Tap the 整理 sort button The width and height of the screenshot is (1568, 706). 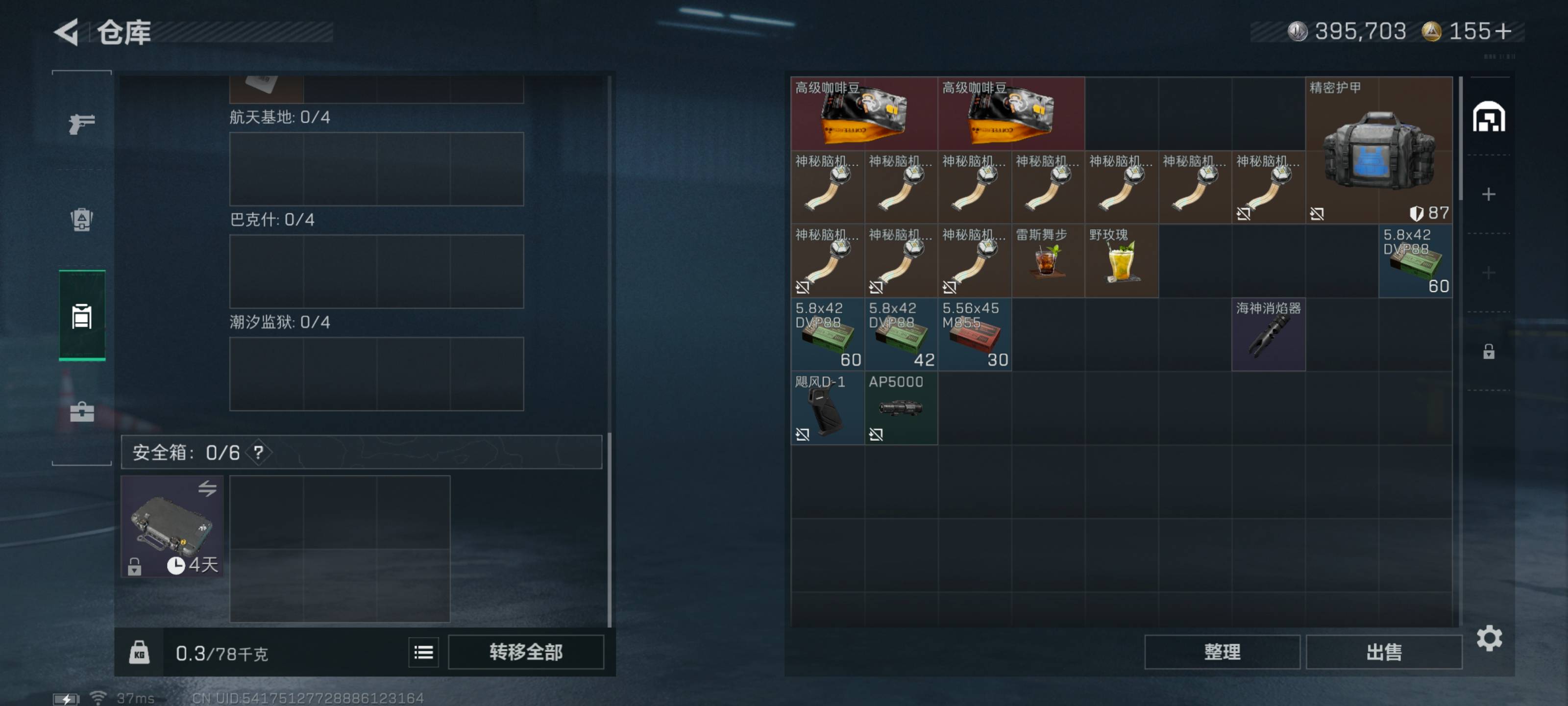pos(1222,652)
